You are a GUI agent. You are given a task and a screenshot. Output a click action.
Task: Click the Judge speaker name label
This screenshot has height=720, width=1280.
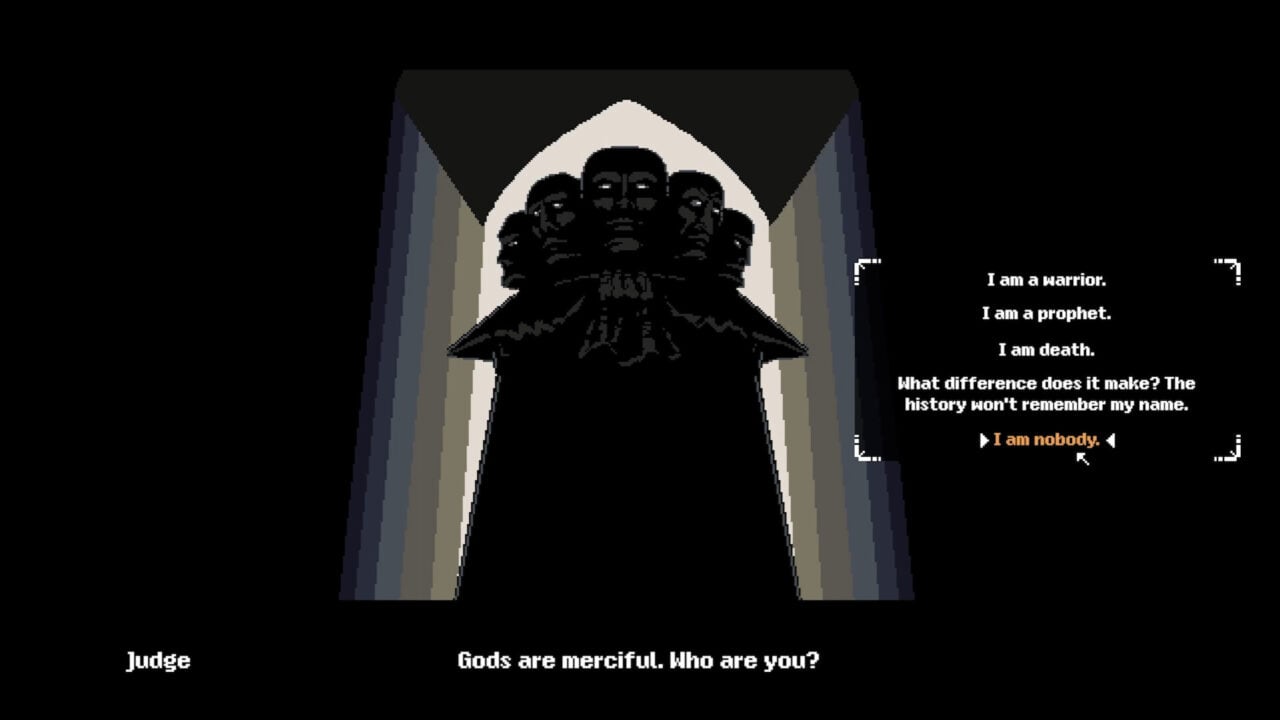click(158, 660)
